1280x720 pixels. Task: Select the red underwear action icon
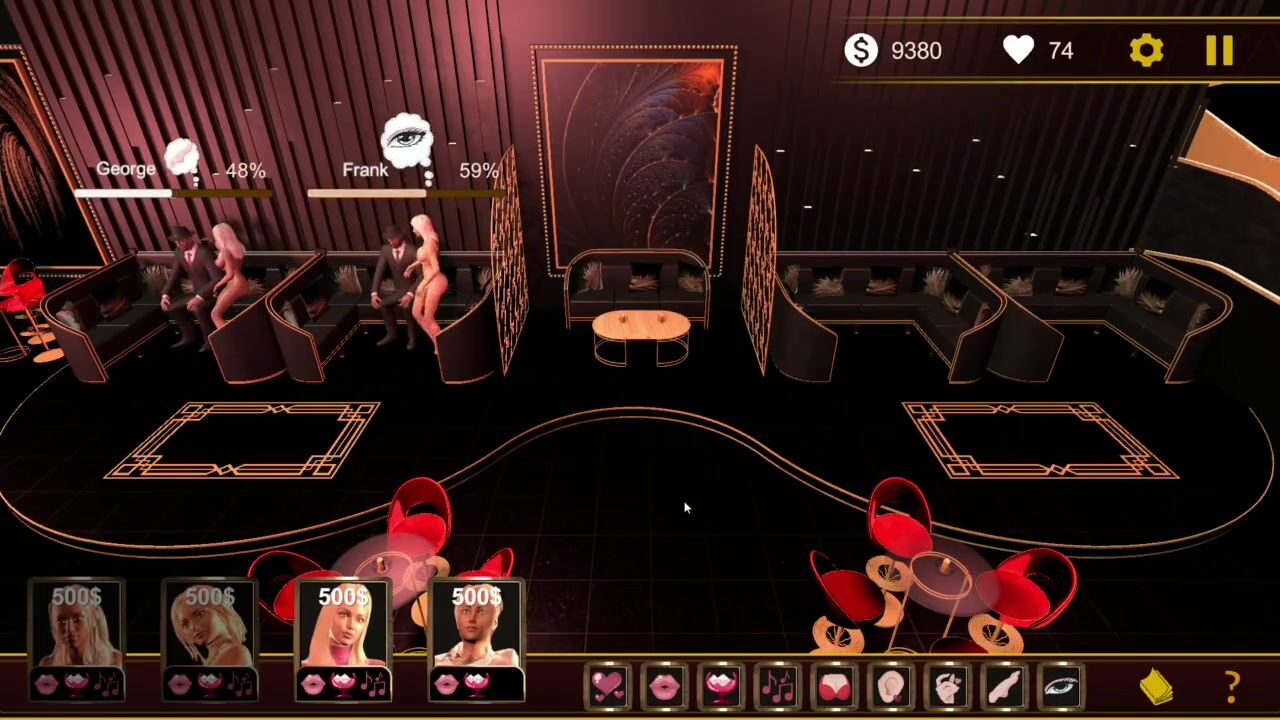pos(834,686)
